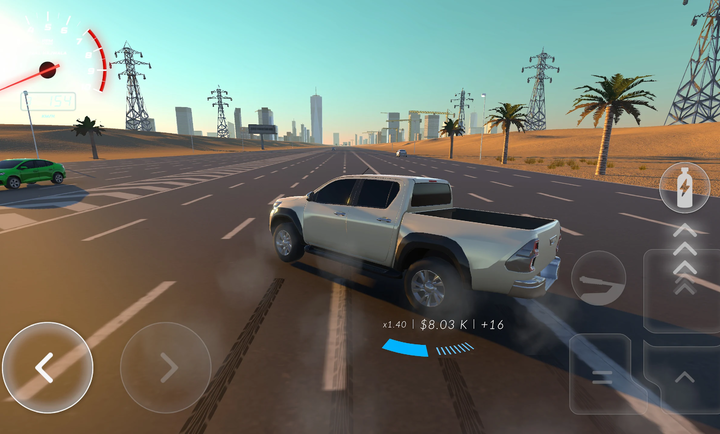Image resolution: width=720 pixels, height=434 pixels.
Task: Tap the upshift arrow button
Action: click(684, 376)
